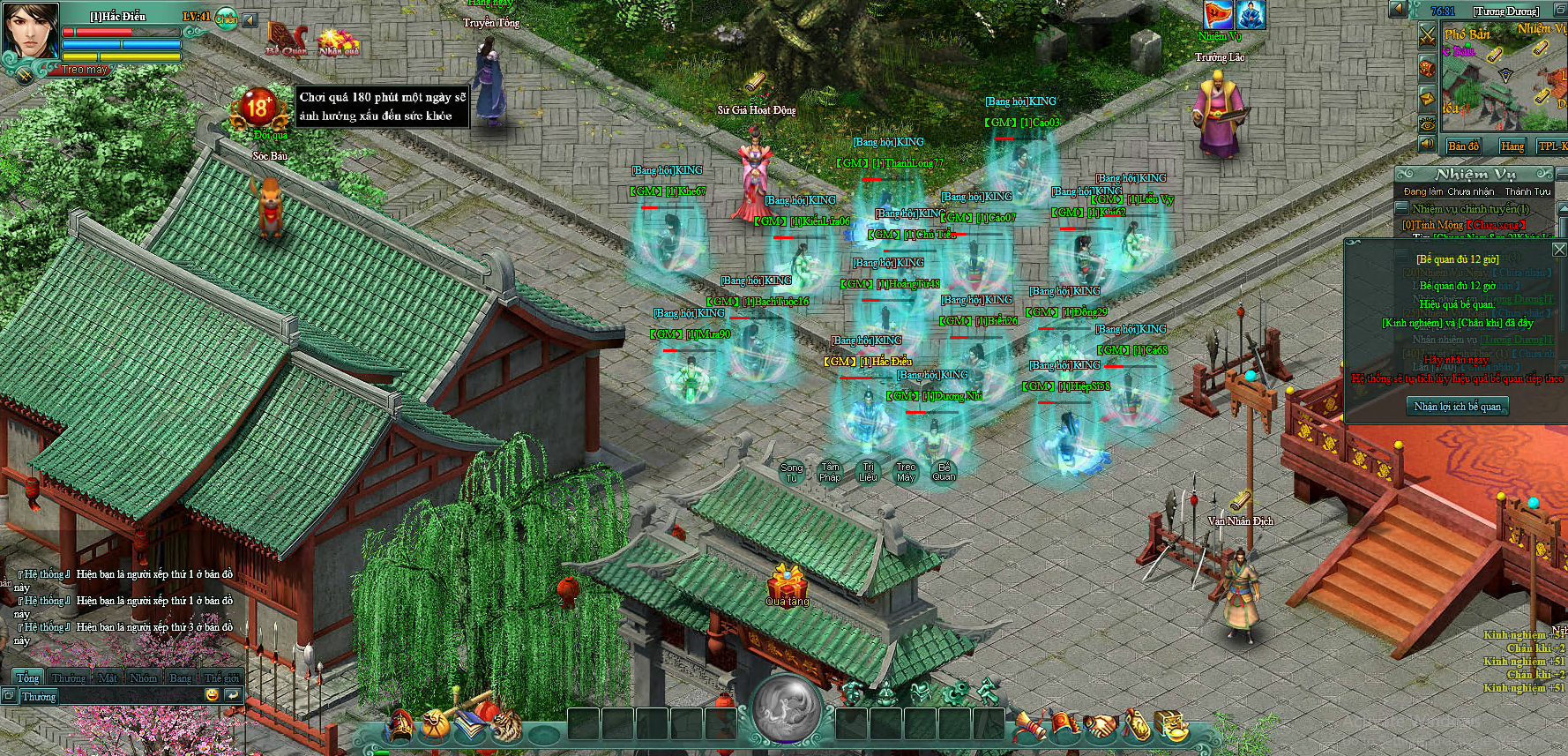
Task: Click the handshake icon on bottom toolbar
Action: [x=1101, y=726]
